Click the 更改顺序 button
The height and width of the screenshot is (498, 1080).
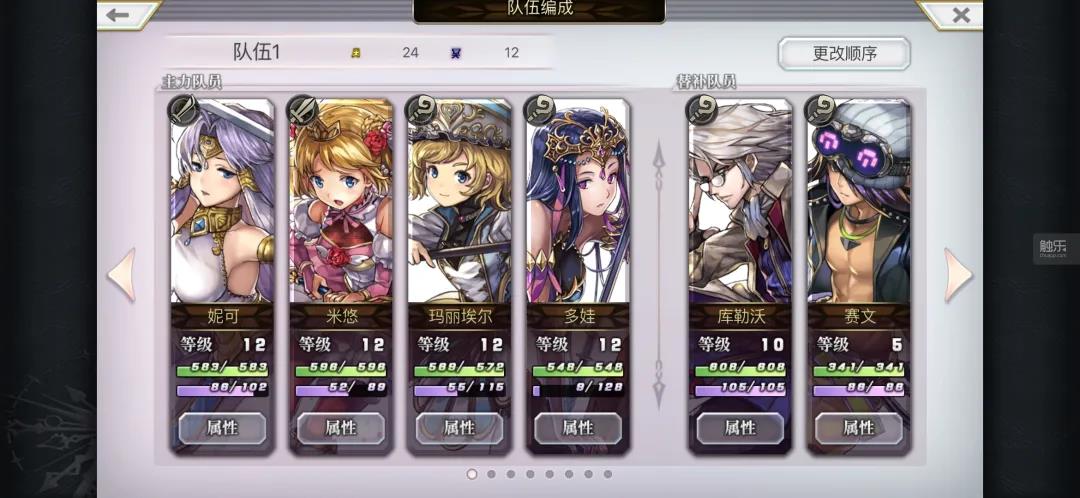pyautogui.click(x=843, y=54)
